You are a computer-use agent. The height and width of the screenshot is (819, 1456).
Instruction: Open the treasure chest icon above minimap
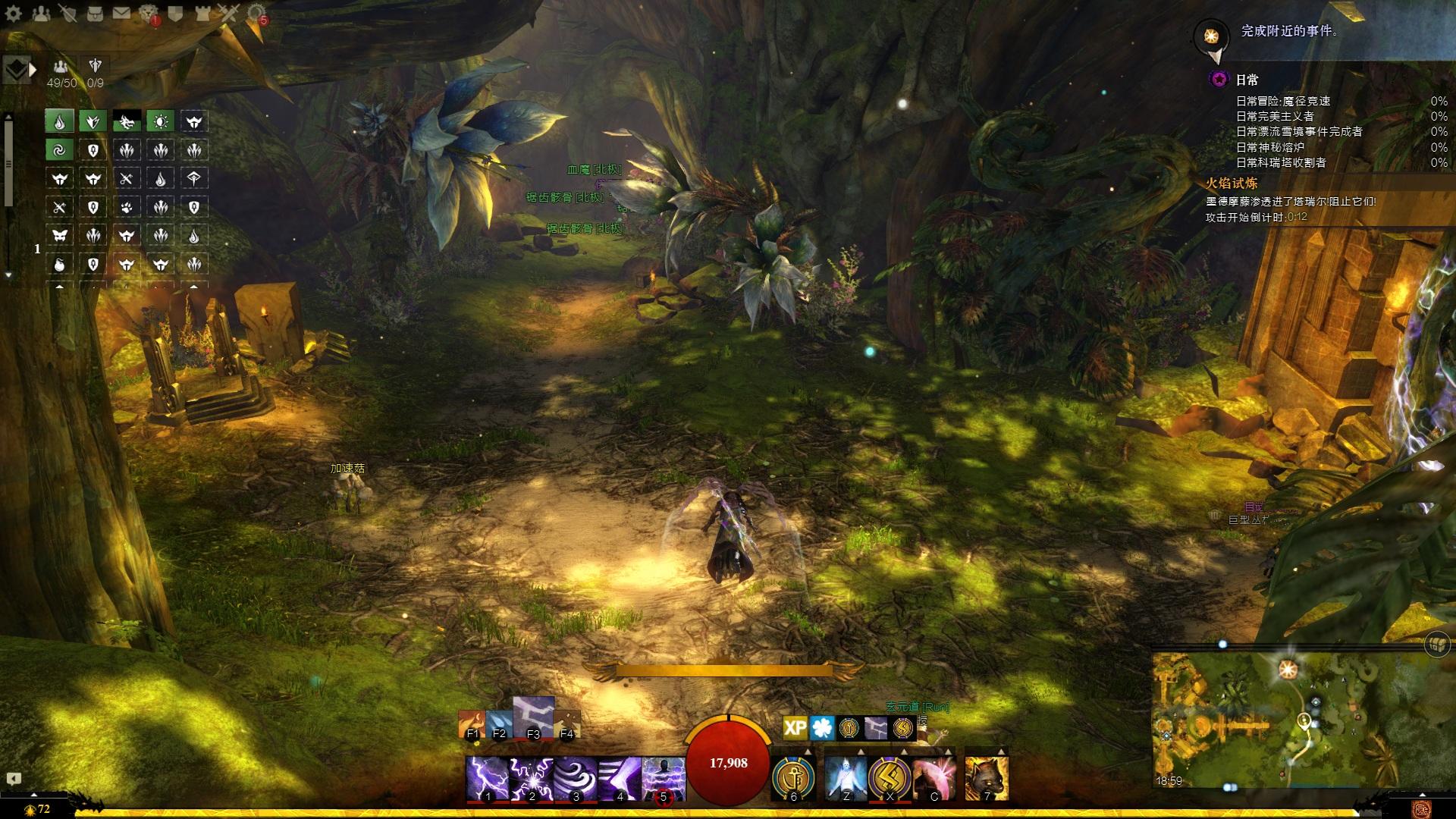[x=1438, y=643]
